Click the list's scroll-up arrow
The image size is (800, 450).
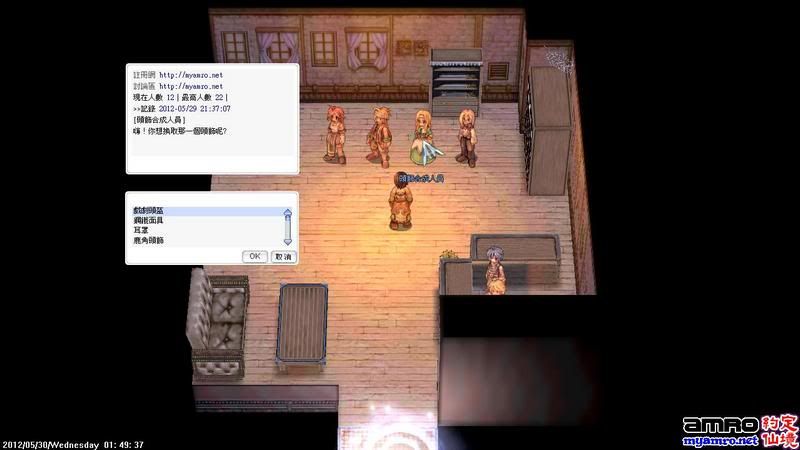pos(288,213)
